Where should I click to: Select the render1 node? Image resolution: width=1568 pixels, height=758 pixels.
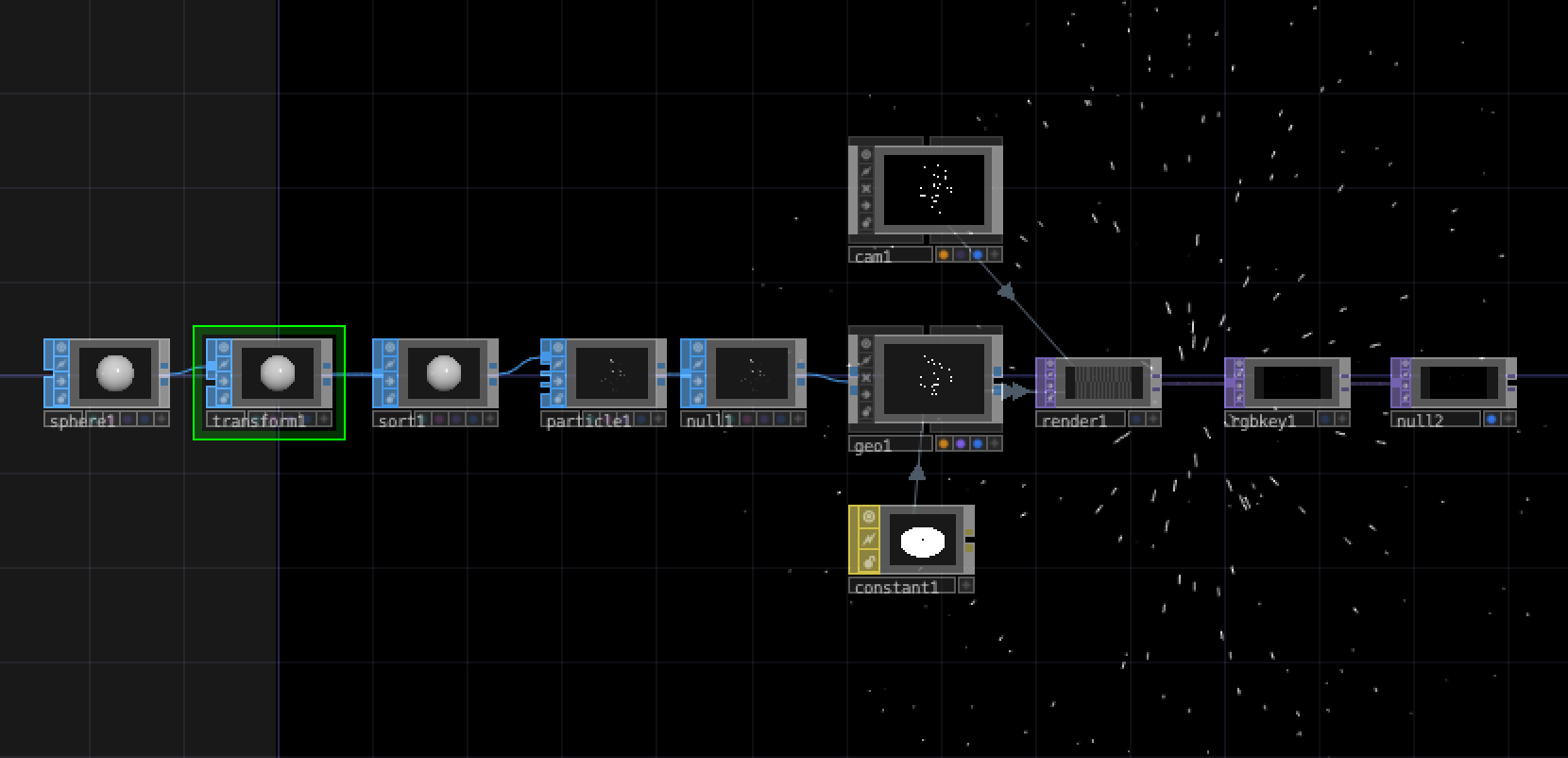pos(1102,383)
